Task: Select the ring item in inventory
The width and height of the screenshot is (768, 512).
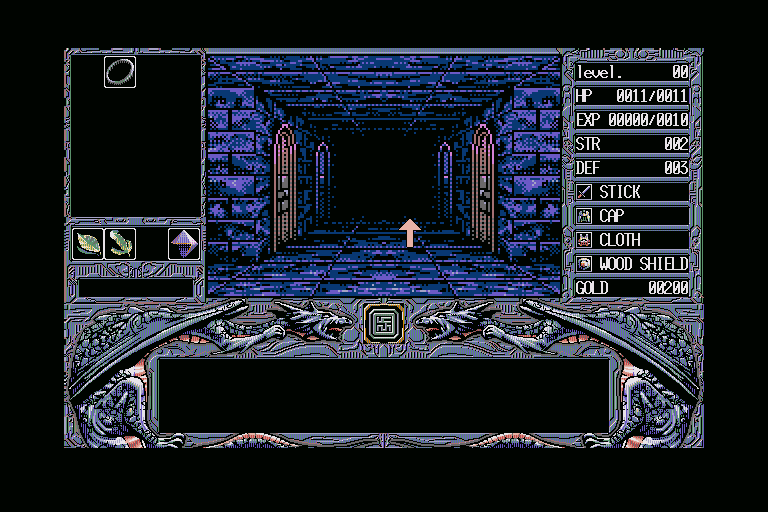Action: pos(119,70)
